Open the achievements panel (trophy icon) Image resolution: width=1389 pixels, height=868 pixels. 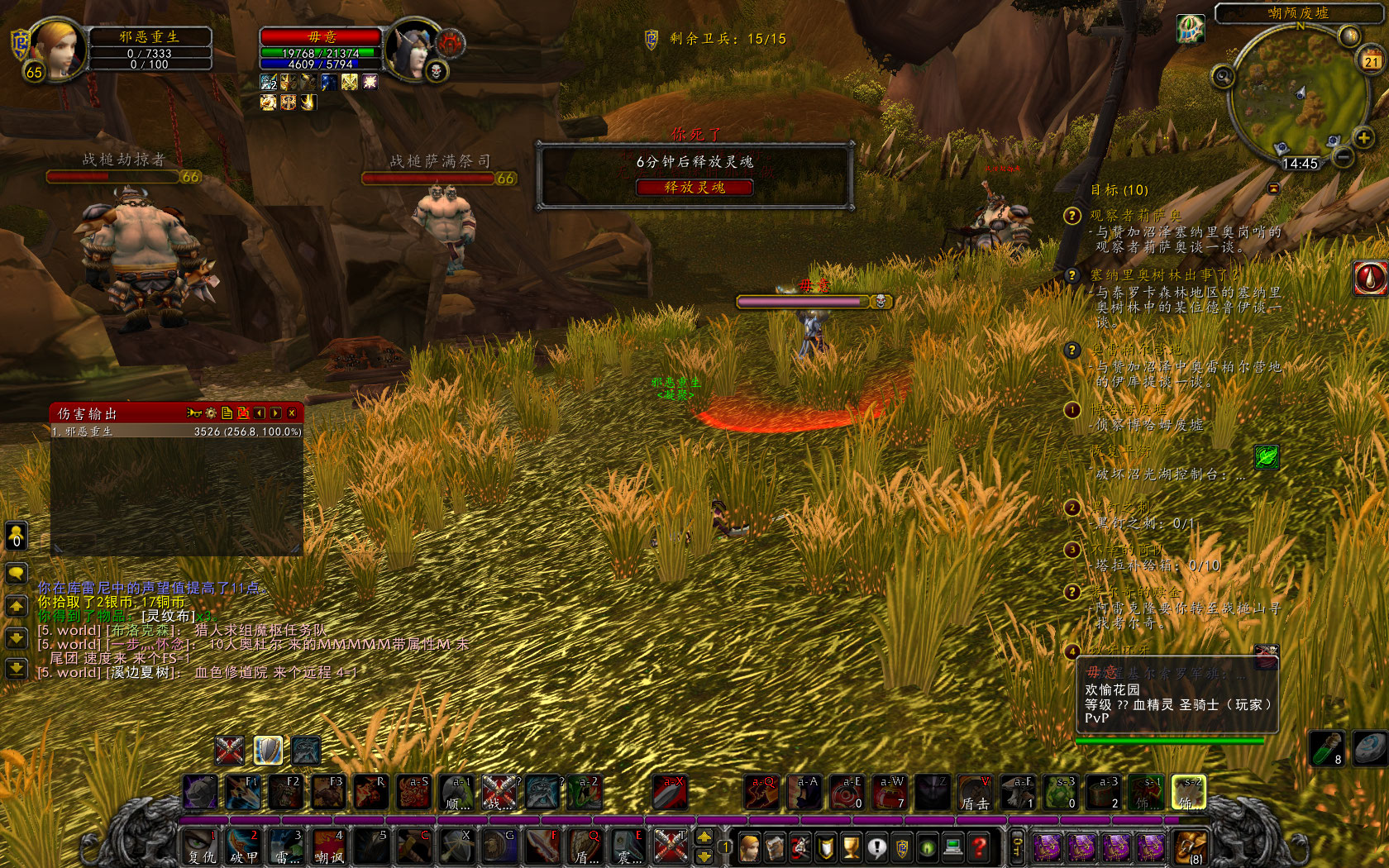851,847
